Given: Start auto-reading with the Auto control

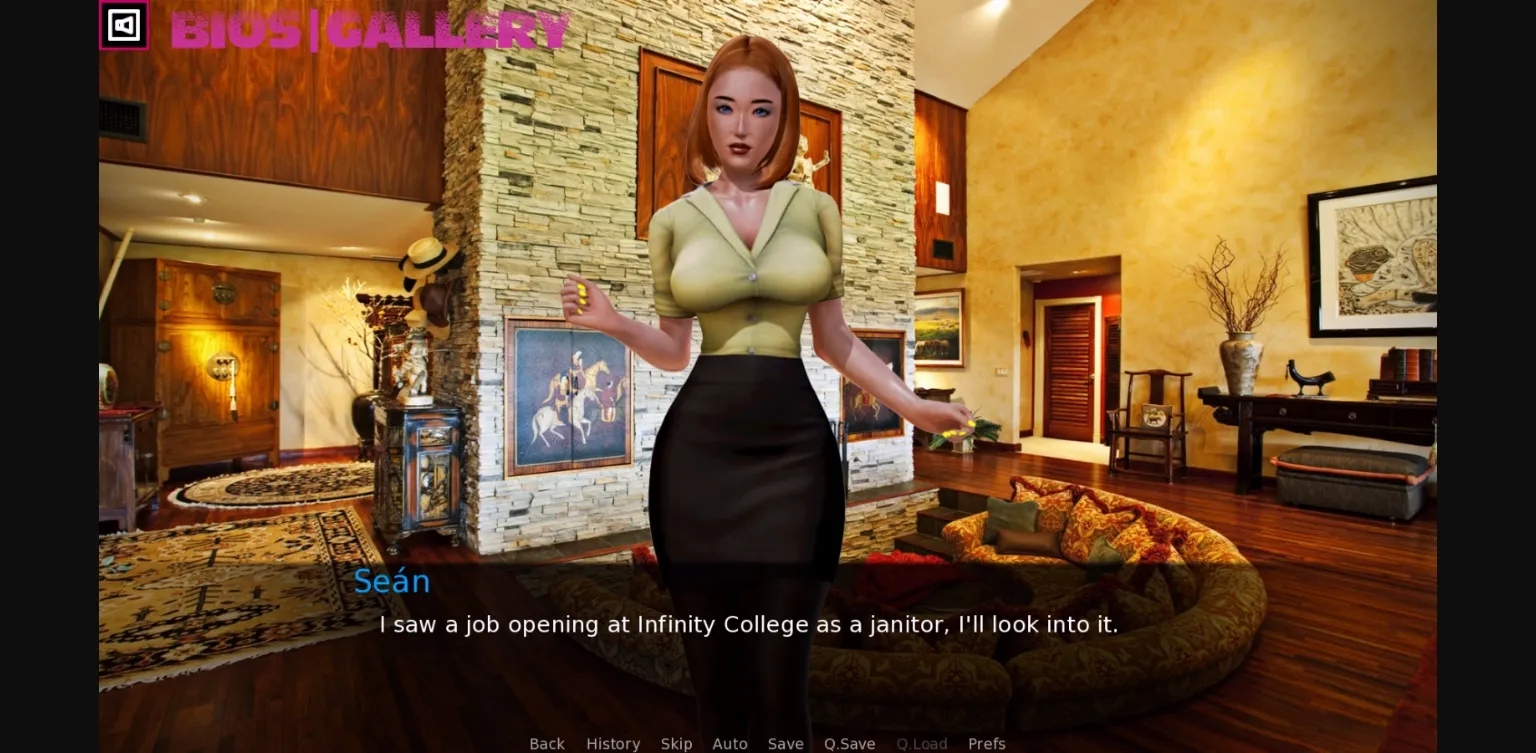Looking at the screenshot, I should (x=730, y=744).
